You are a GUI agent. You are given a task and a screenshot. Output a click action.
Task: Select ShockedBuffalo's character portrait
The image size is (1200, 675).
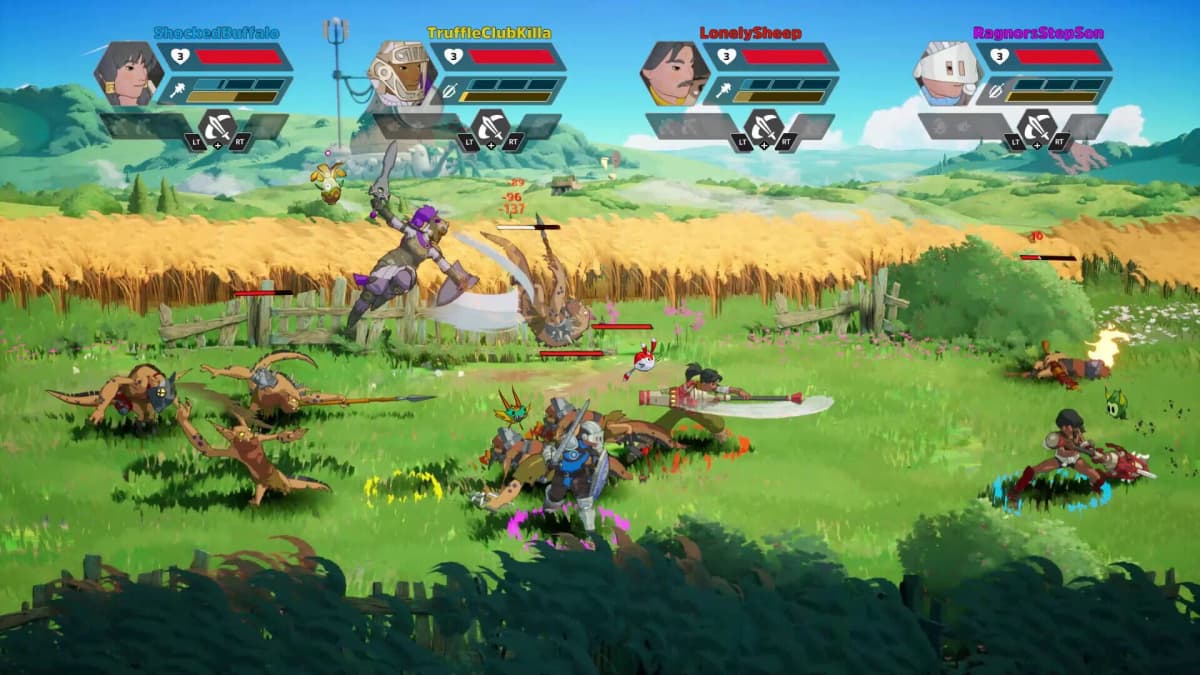[129, 74]
